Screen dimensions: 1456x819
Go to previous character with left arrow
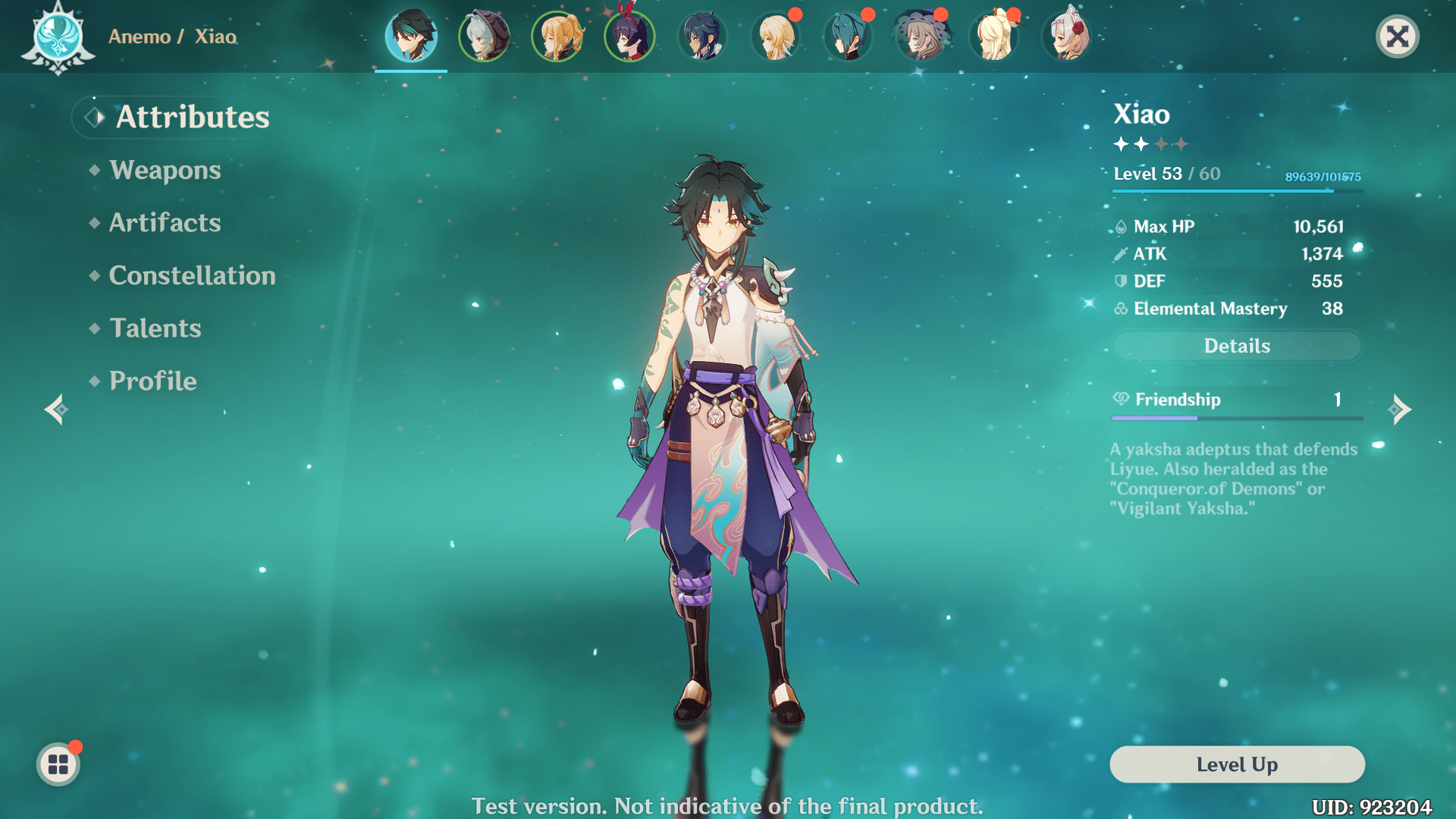[56, 409]
